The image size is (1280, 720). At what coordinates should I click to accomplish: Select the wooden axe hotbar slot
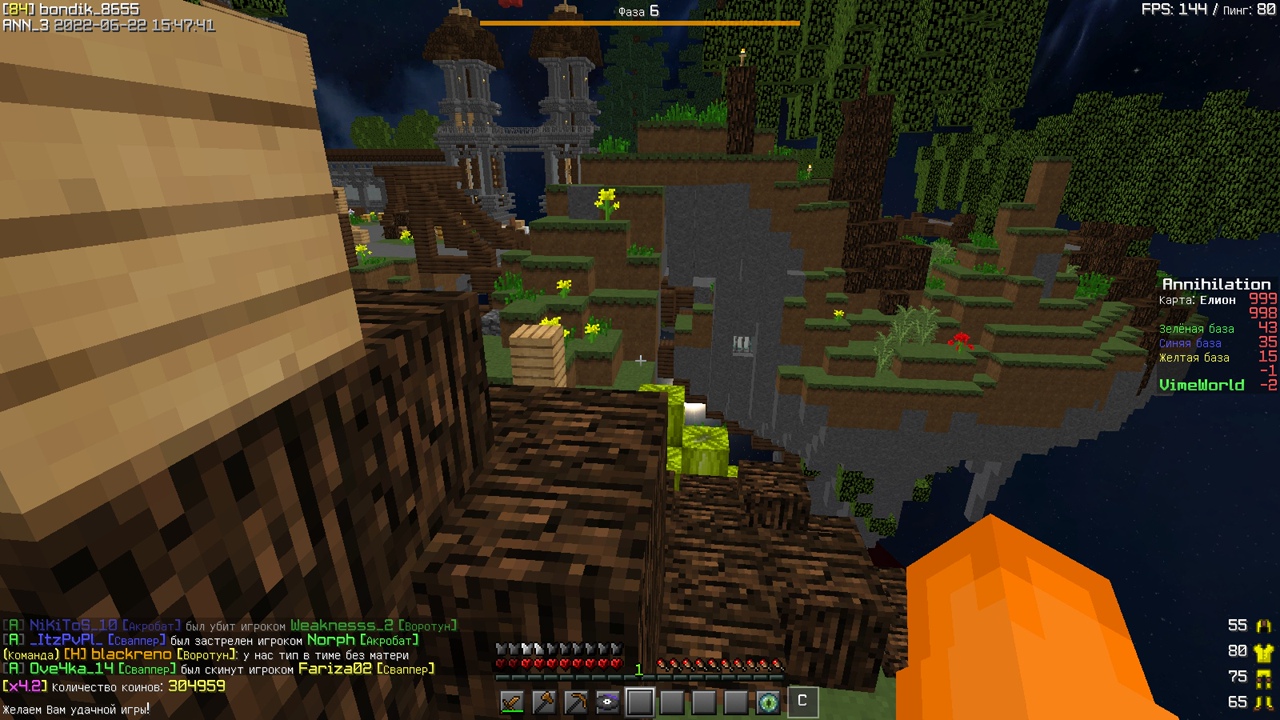544,702
